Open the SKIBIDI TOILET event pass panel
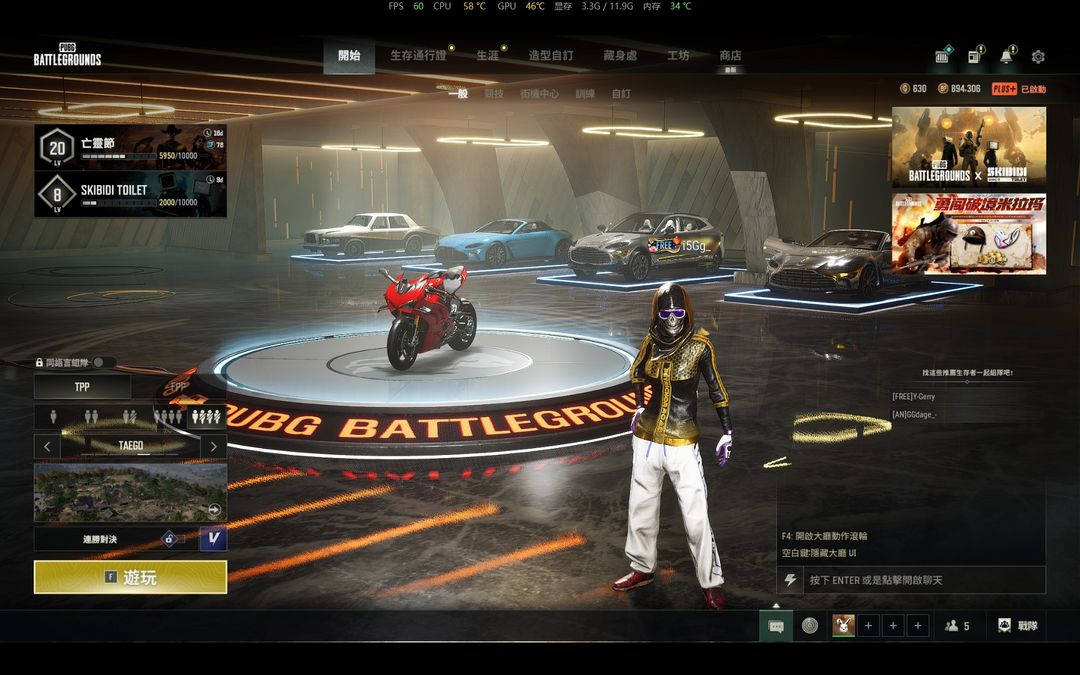This screenshot has width=1080, height=675. coord(130,194)
